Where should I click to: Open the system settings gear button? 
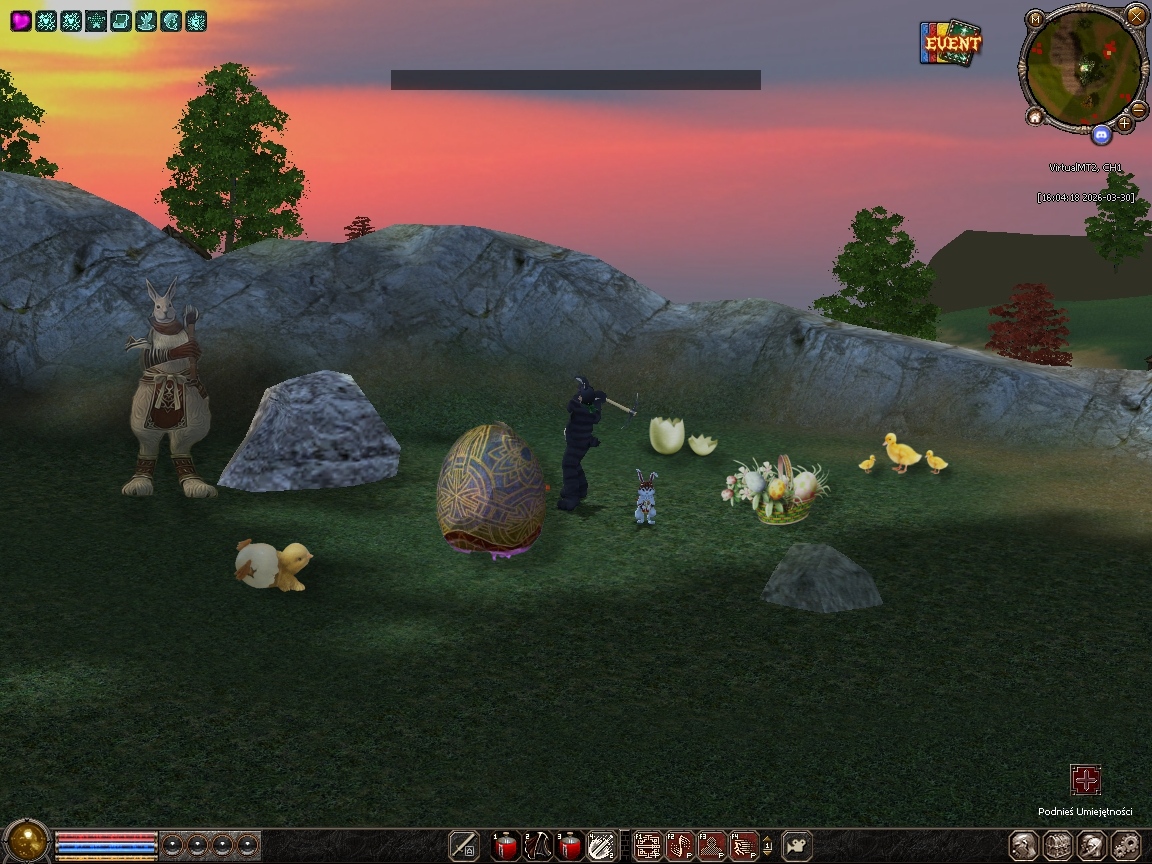point(1126,846)
